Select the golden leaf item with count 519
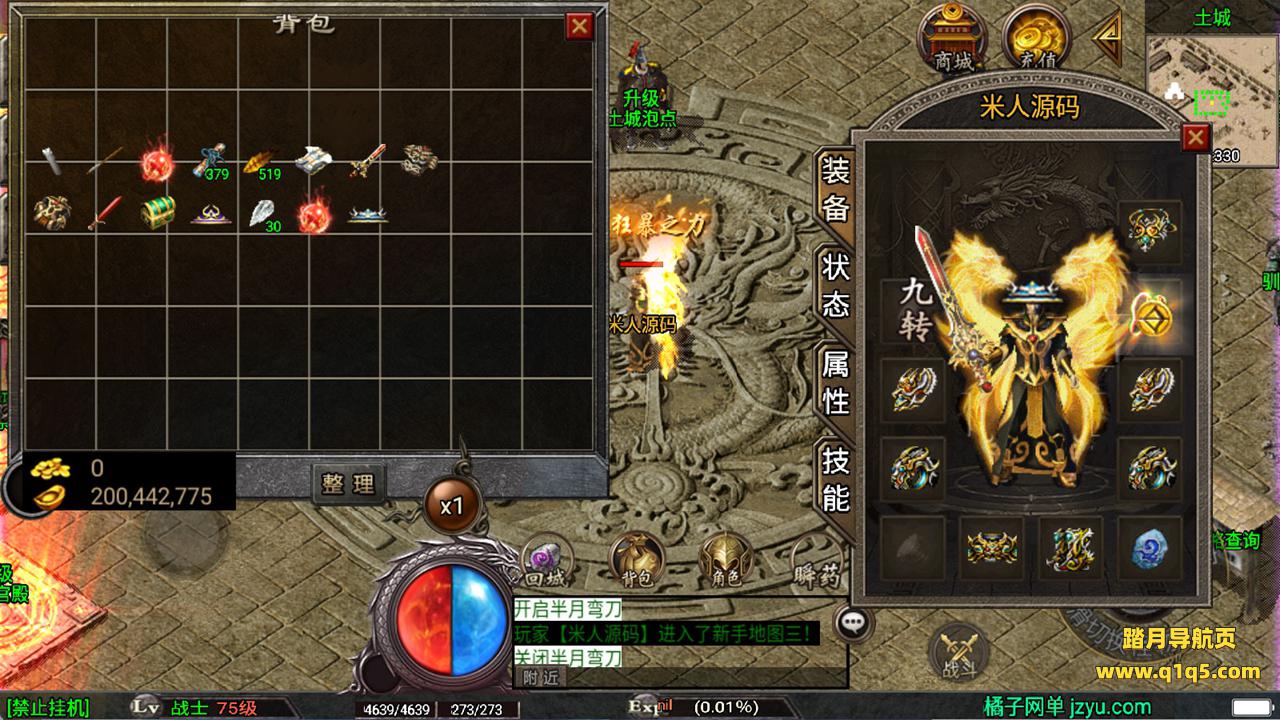This screenshot has height=720, width=1280. click(262, 161)
